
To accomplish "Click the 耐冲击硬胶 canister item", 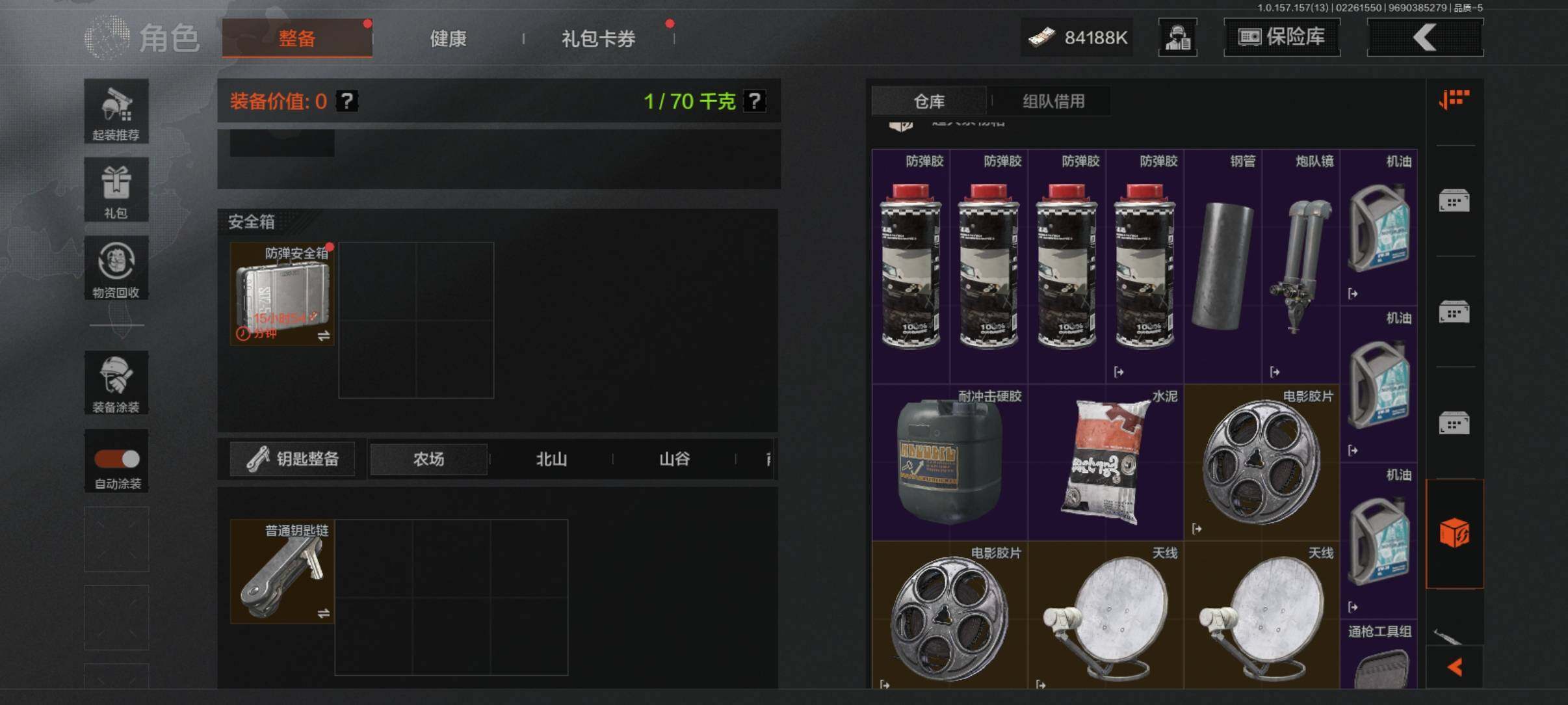I will point(950,462).
